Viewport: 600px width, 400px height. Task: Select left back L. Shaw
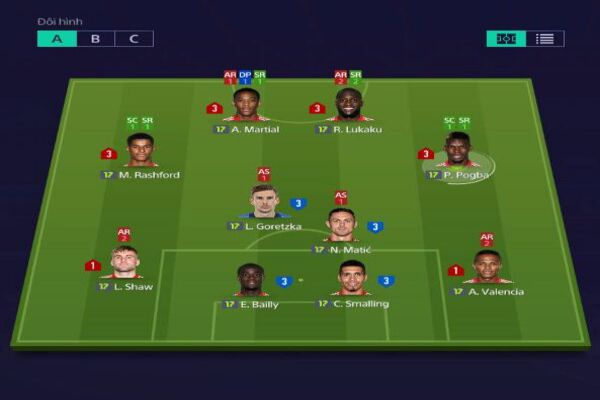click(124, 264)
